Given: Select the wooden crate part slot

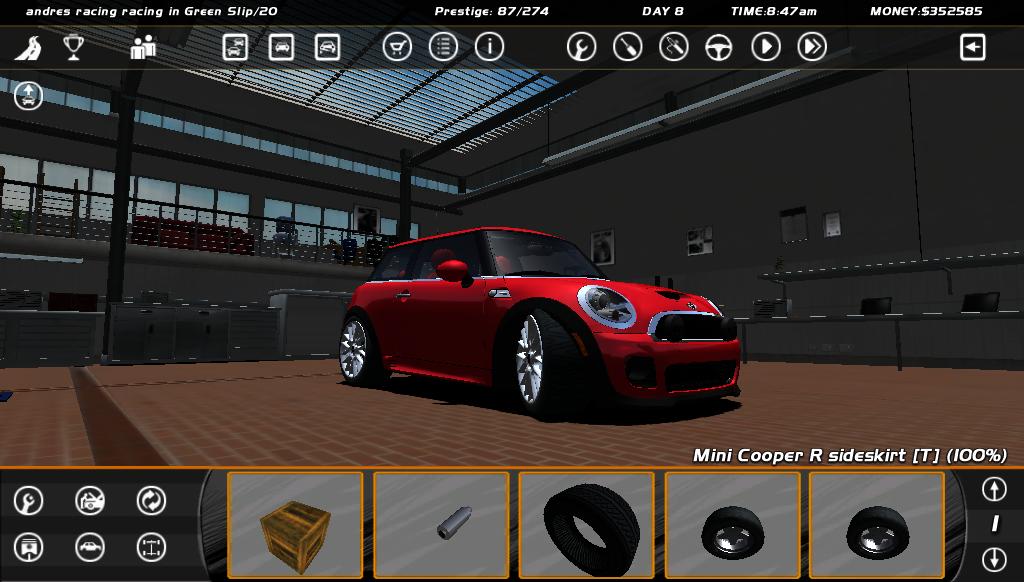Looking at the screenshot, I should (295, 525).
